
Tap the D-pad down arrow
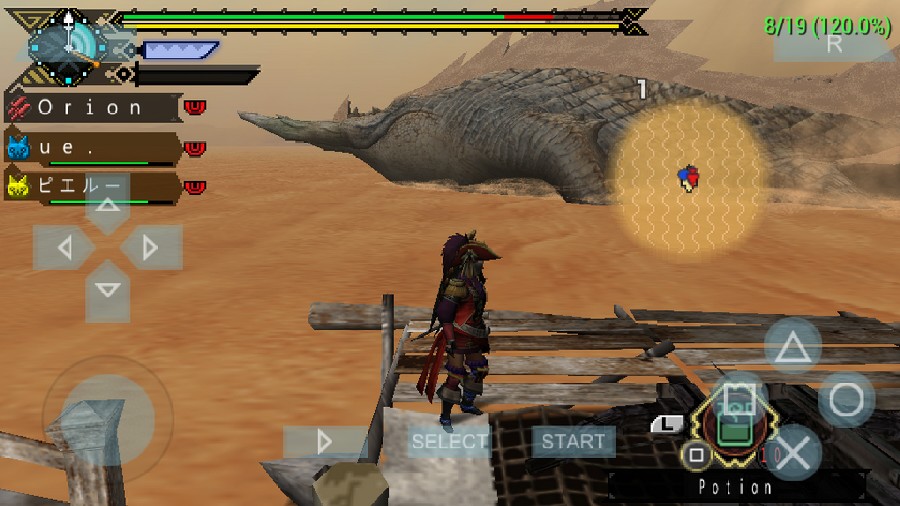[x=108, y=290]
